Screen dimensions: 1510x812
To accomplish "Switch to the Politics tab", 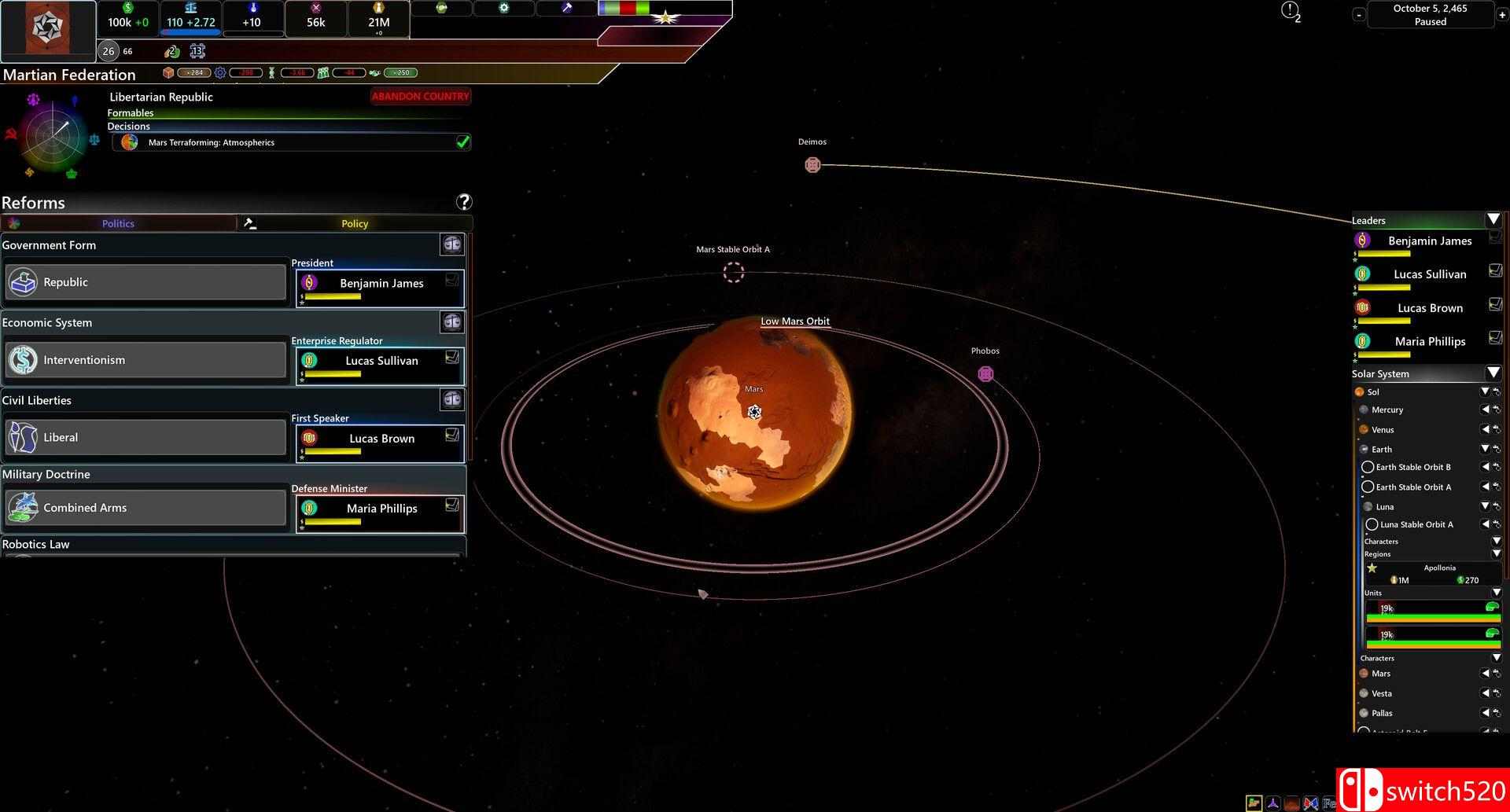I will [x=118, y=224].
